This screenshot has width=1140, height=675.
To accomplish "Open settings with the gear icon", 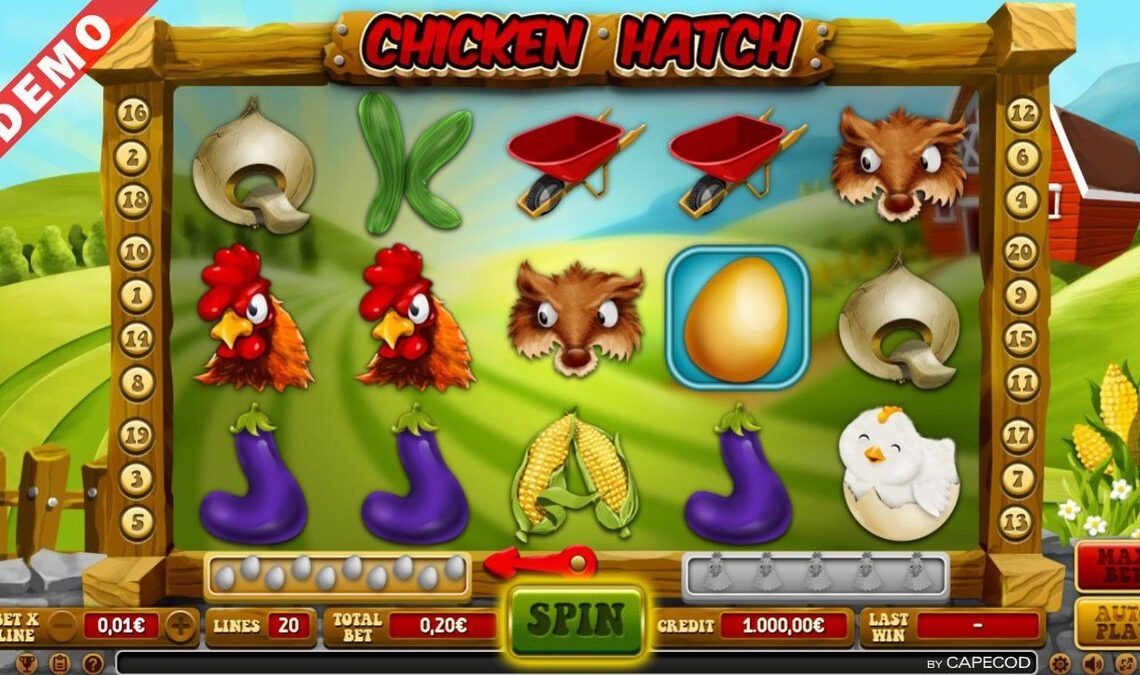I will (1060, 663).
